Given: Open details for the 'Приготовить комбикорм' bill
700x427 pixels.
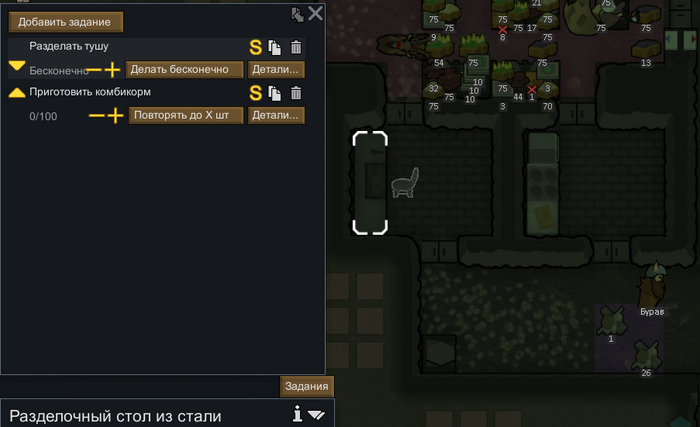Looking at the screenshot, I should pos(276,115).
